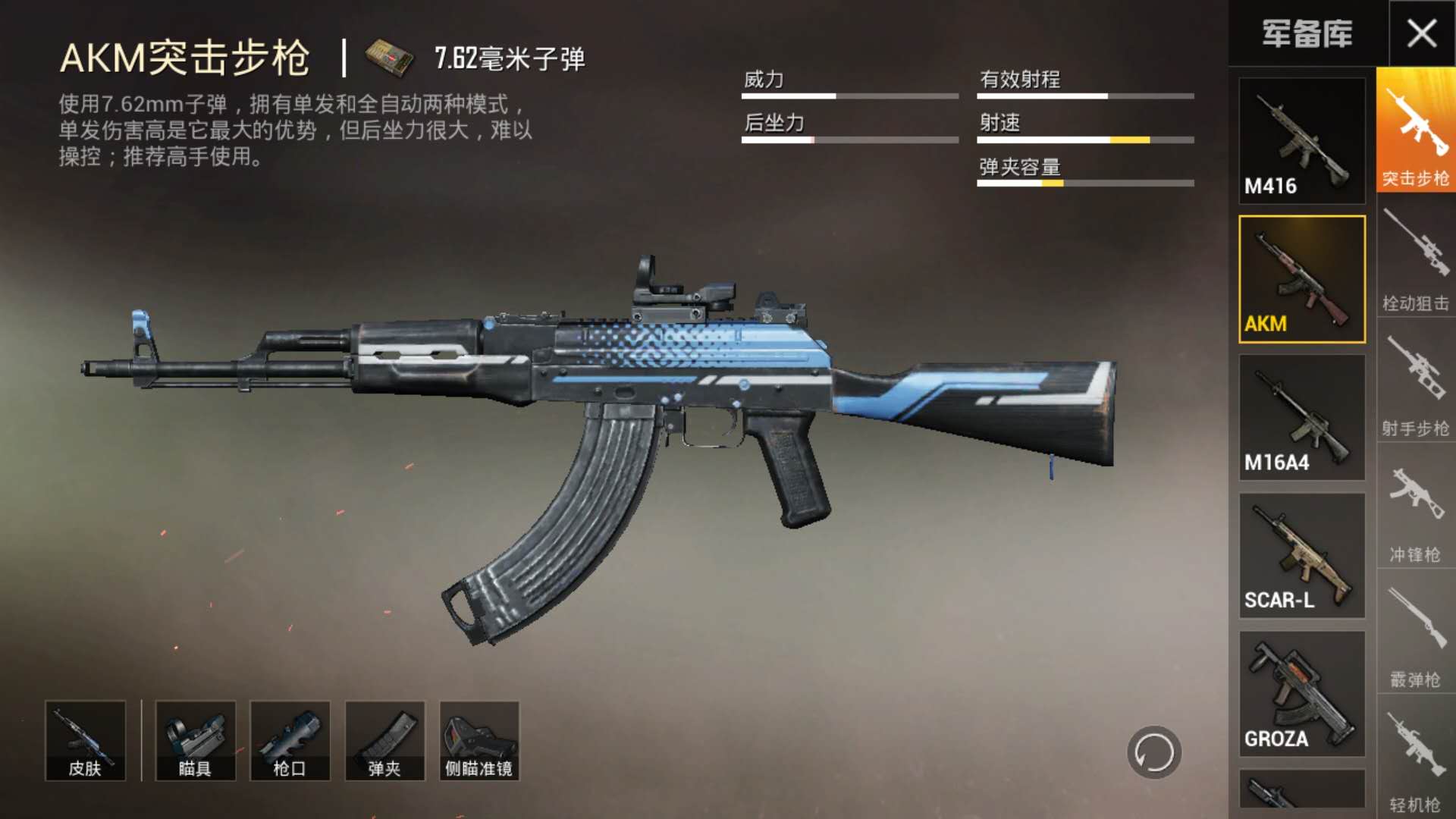Show the 霰弹枪 shotgun category
Viewport: 1456px width, 819px height.
(x=1415, y=633)
